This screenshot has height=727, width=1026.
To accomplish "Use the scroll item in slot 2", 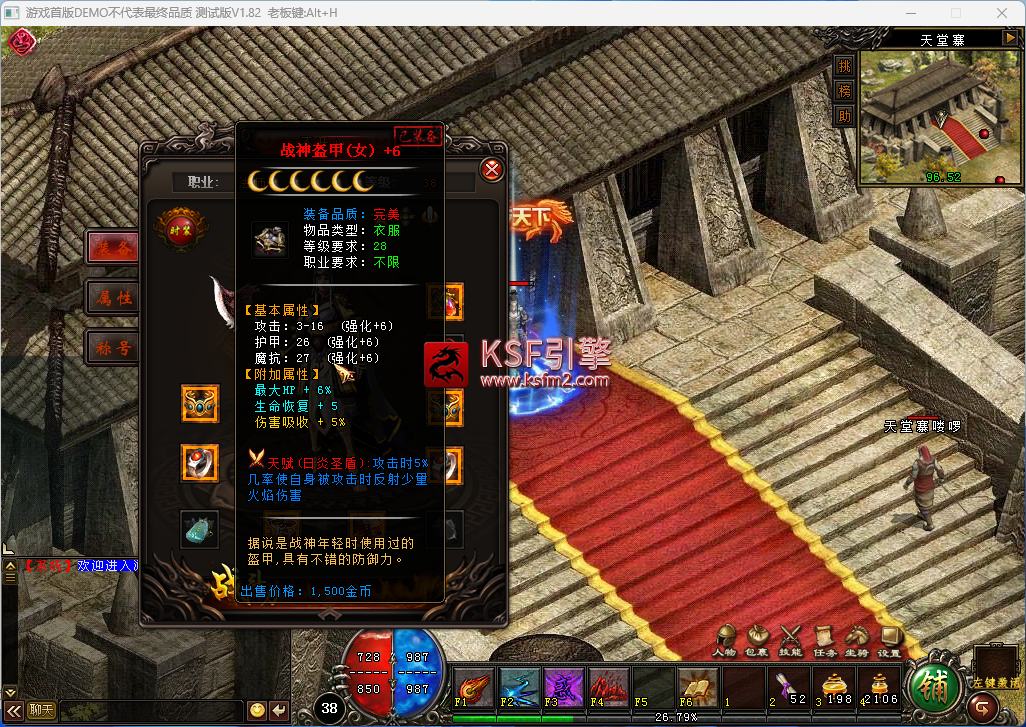I will [787, 688].
